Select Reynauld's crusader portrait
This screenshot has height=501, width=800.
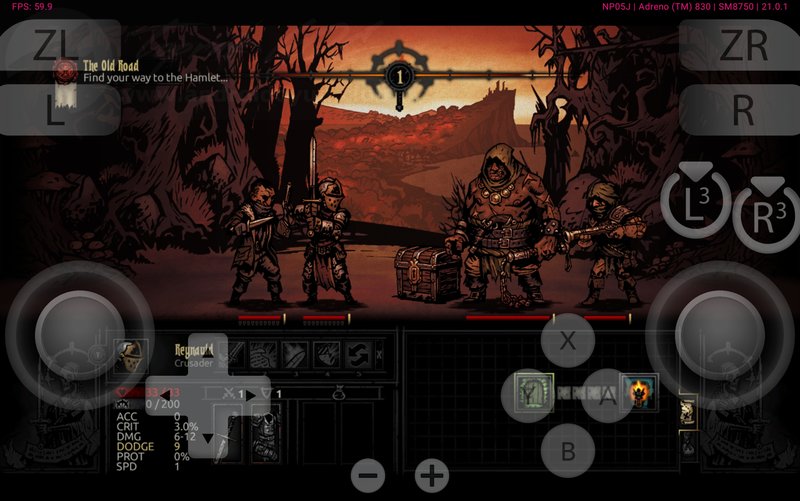pyautogui.click(x=130, y=355)
